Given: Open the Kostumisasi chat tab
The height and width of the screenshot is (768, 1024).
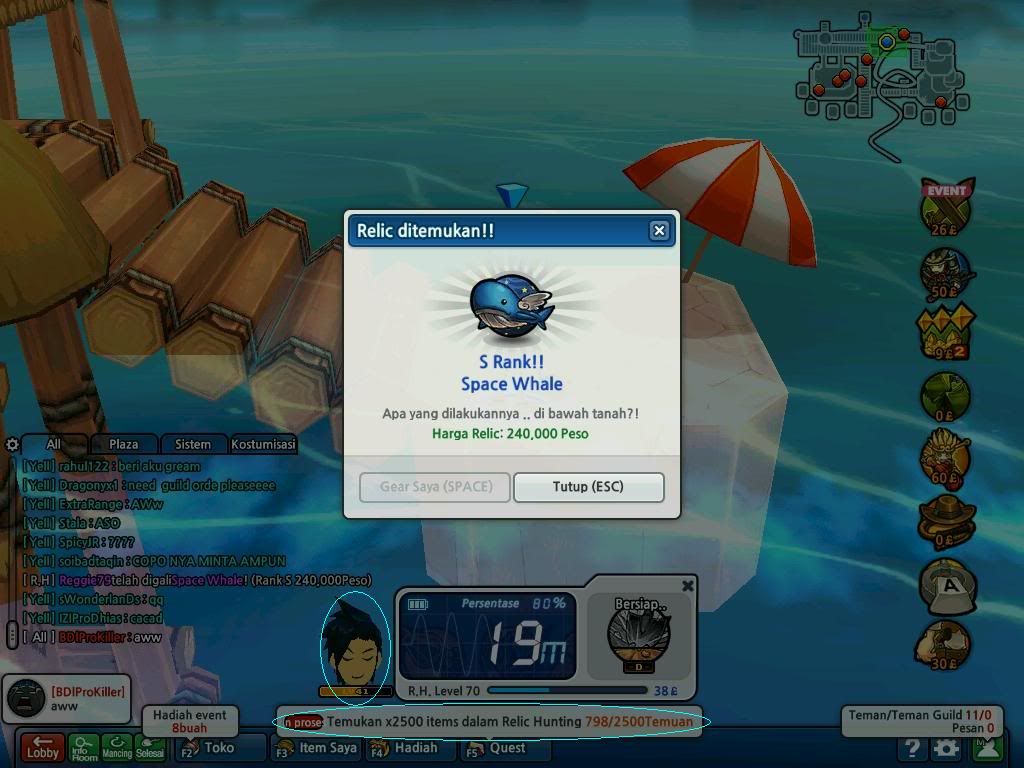Looking at the screenshot, I should pyautogui.click(x=263, y=444).
